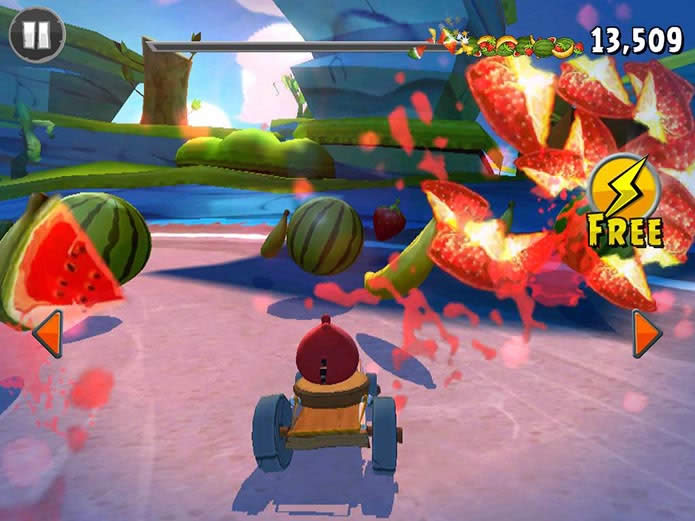695x521 pixels.
Task: Steer right with the orange right arrow
Action: 646,333
